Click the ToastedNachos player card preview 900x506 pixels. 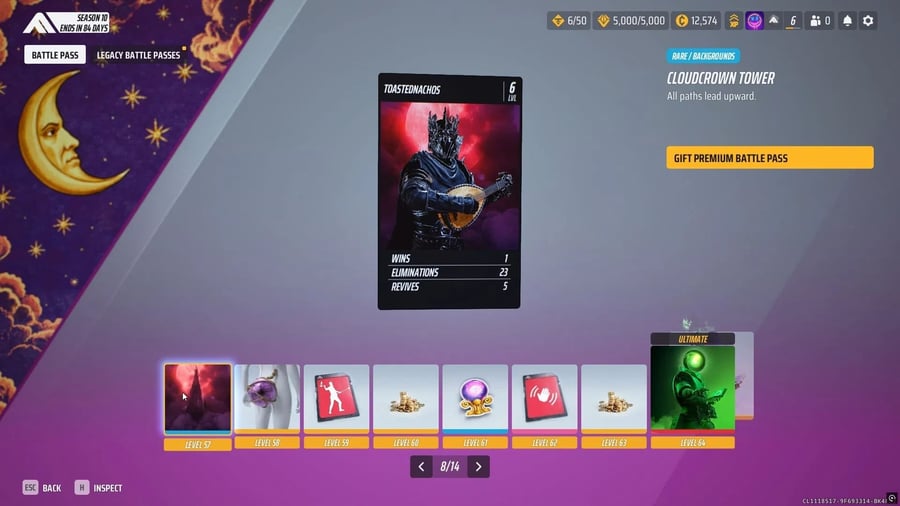[x=449, y=191]
